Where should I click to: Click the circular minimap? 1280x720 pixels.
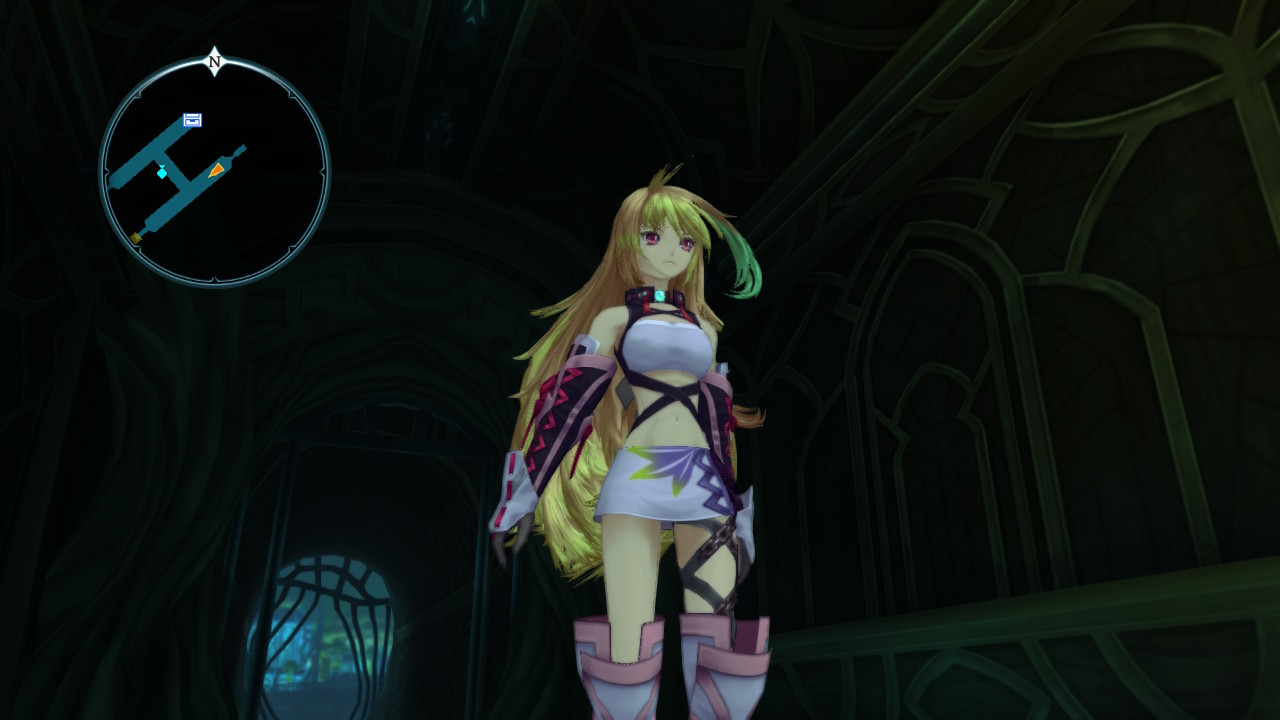click(214, 172)
